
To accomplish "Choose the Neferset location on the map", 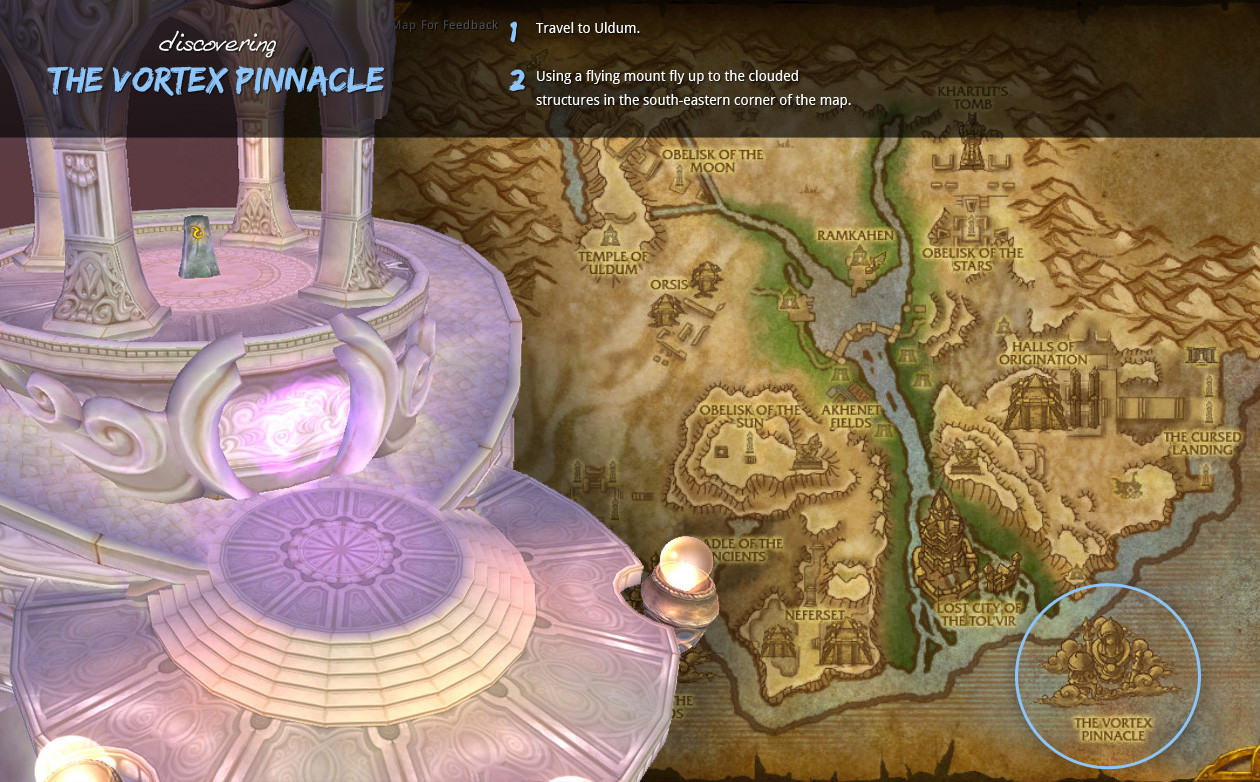I will coord(815,614).
